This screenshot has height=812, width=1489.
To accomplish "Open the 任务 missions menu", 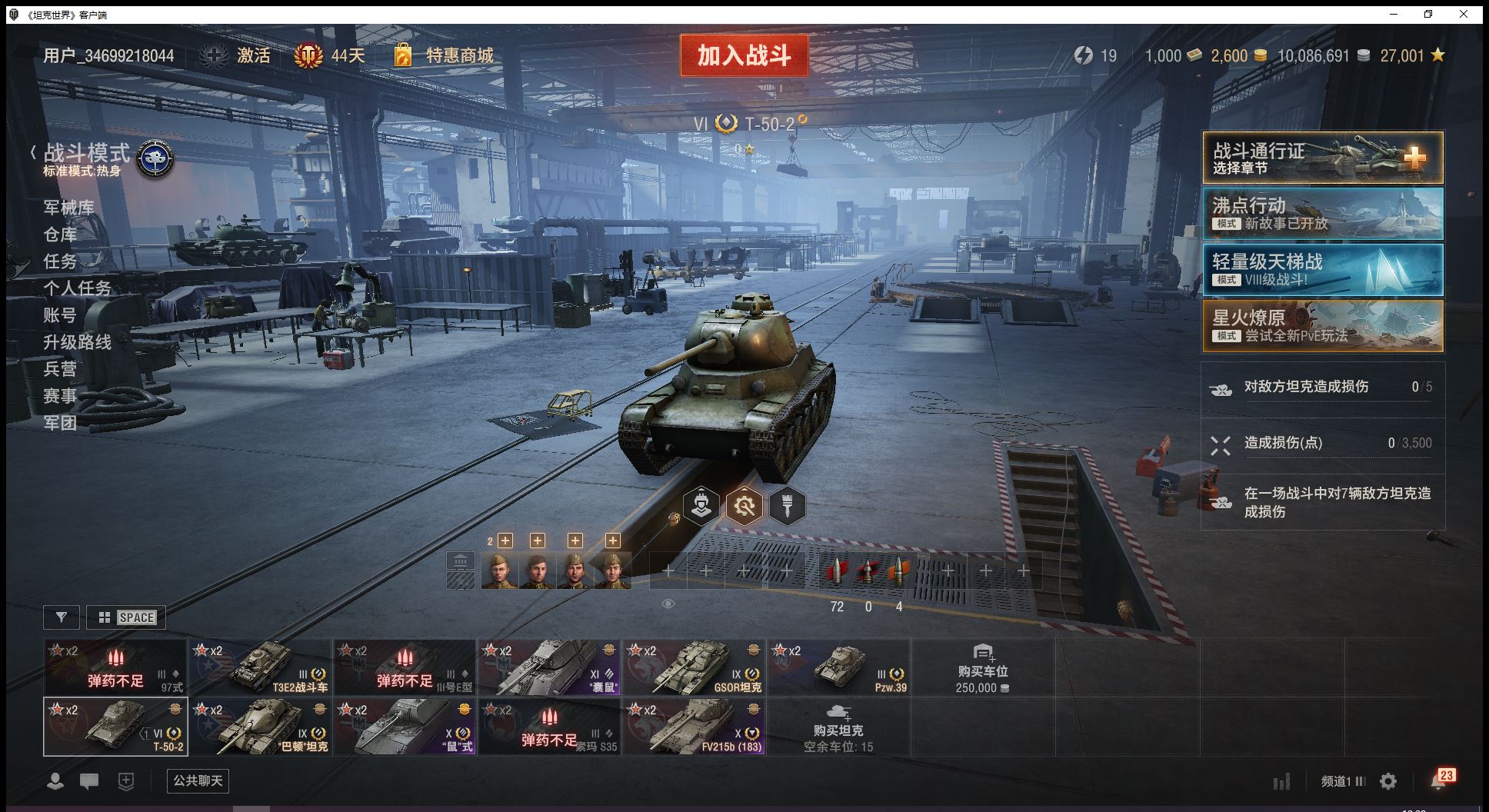I will coord(60,261).
